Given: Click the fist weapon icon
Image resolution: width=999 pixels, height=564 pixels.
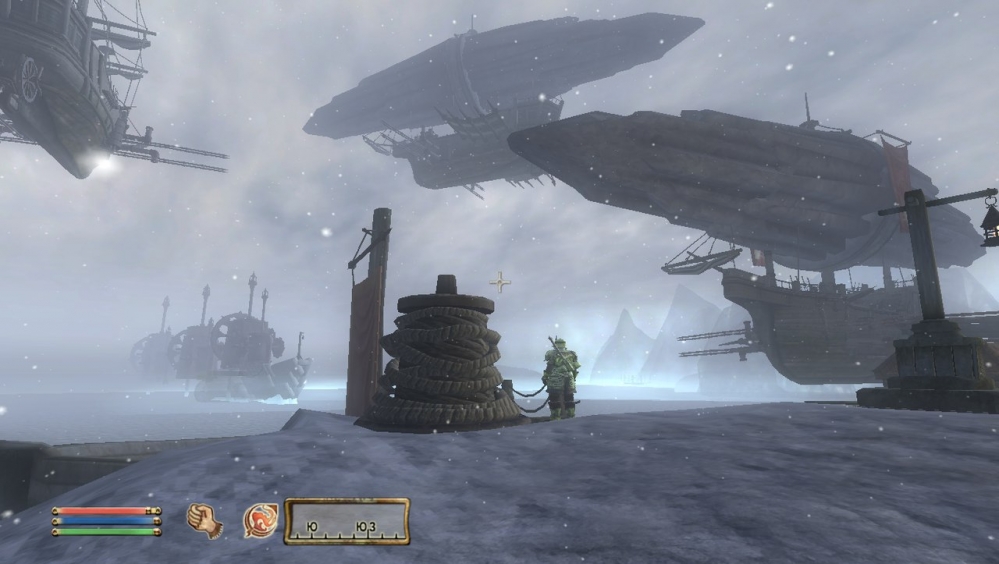Looking at the screenshot, I should coord(204,521).
